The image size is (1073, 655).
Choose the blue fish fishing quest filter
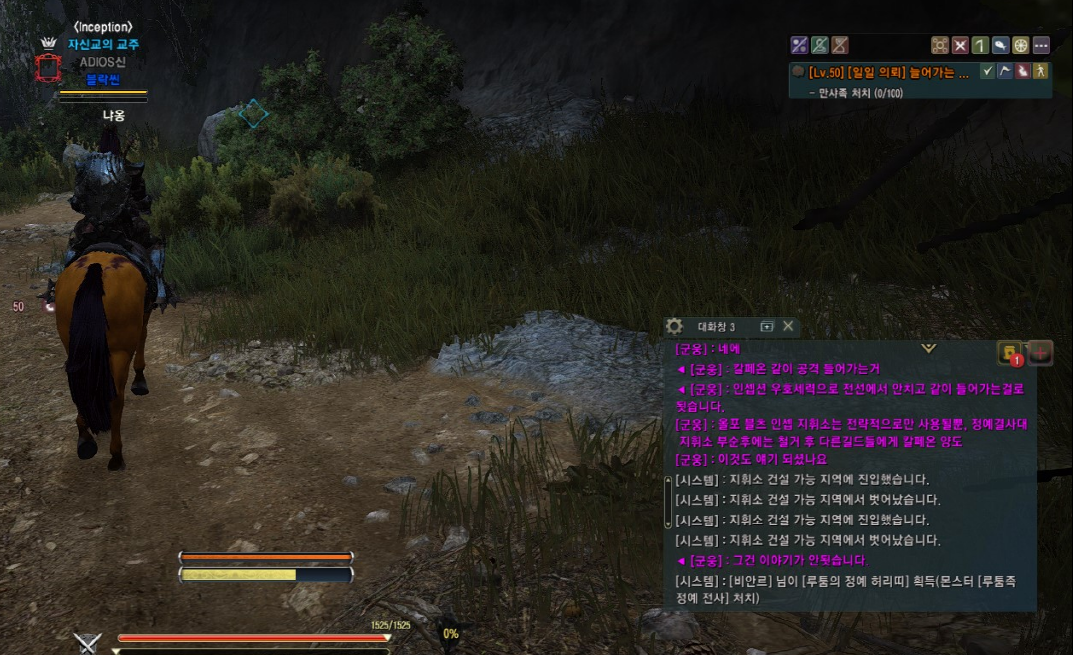1000,45
